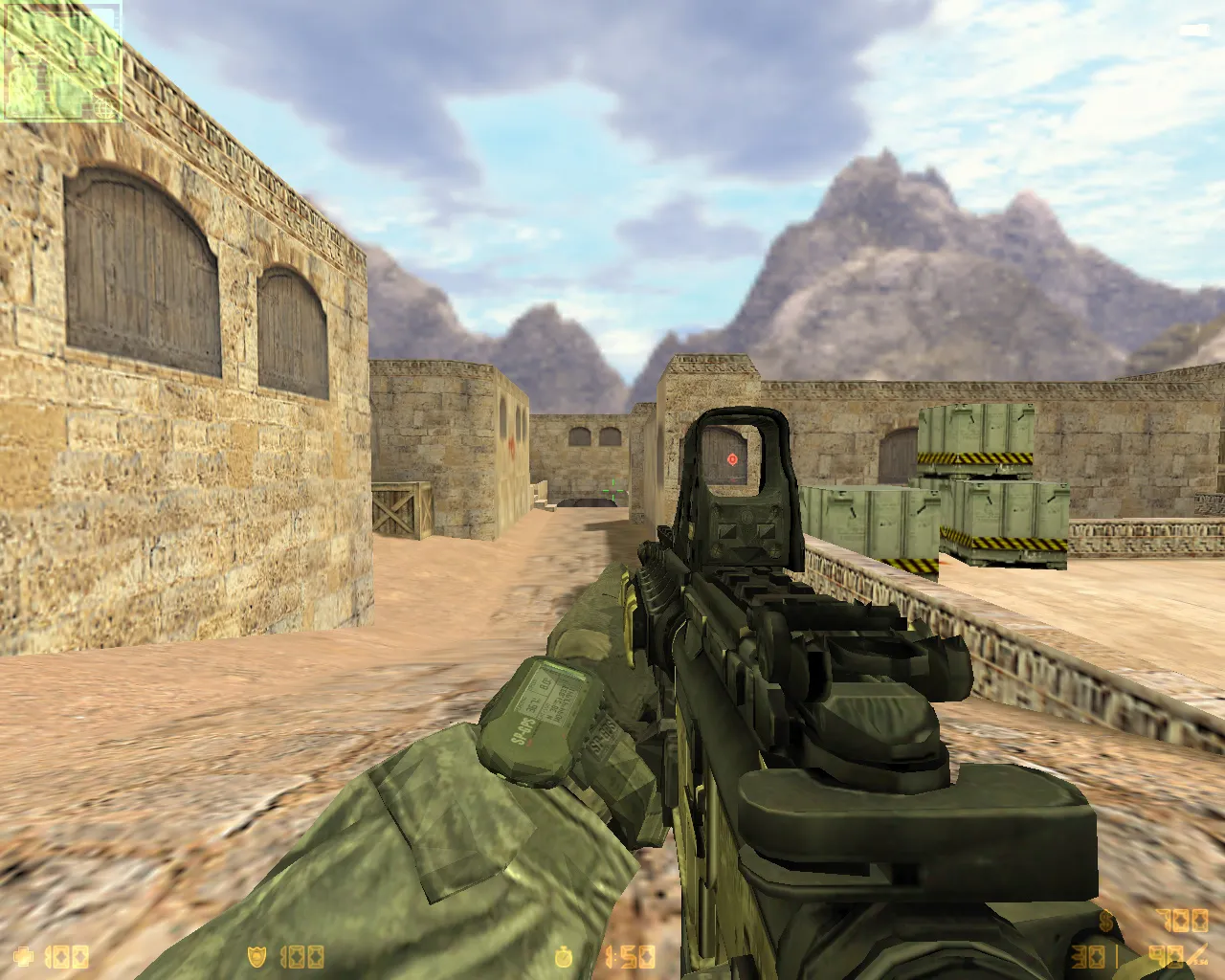Click the red dot inside the holographic sight

[x=733, y=460]
